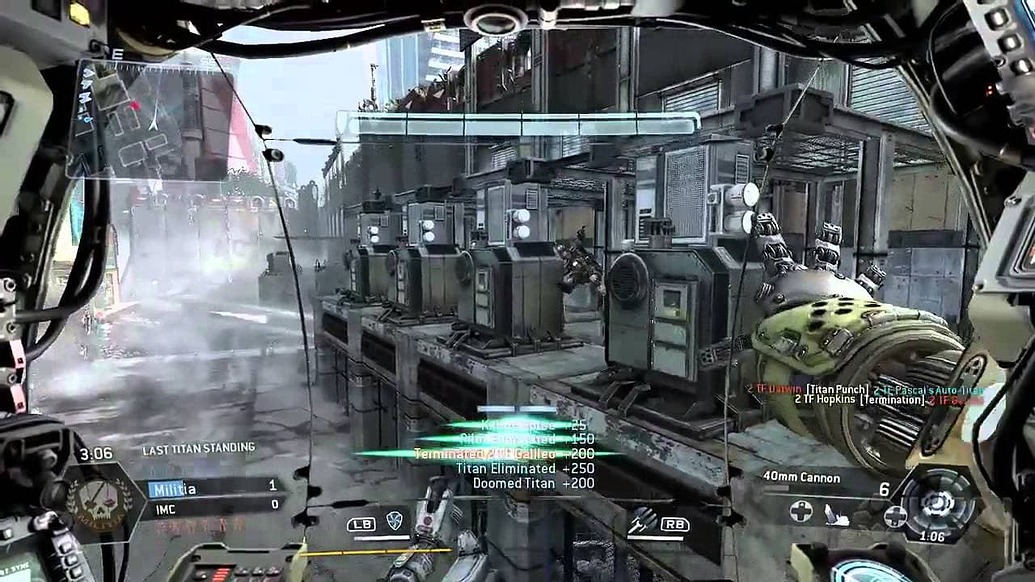This screenshot has width=1035, height=582.
Task: Click the circular Titan core gauge
Action: pyautogui.click(x=938, y=504)
